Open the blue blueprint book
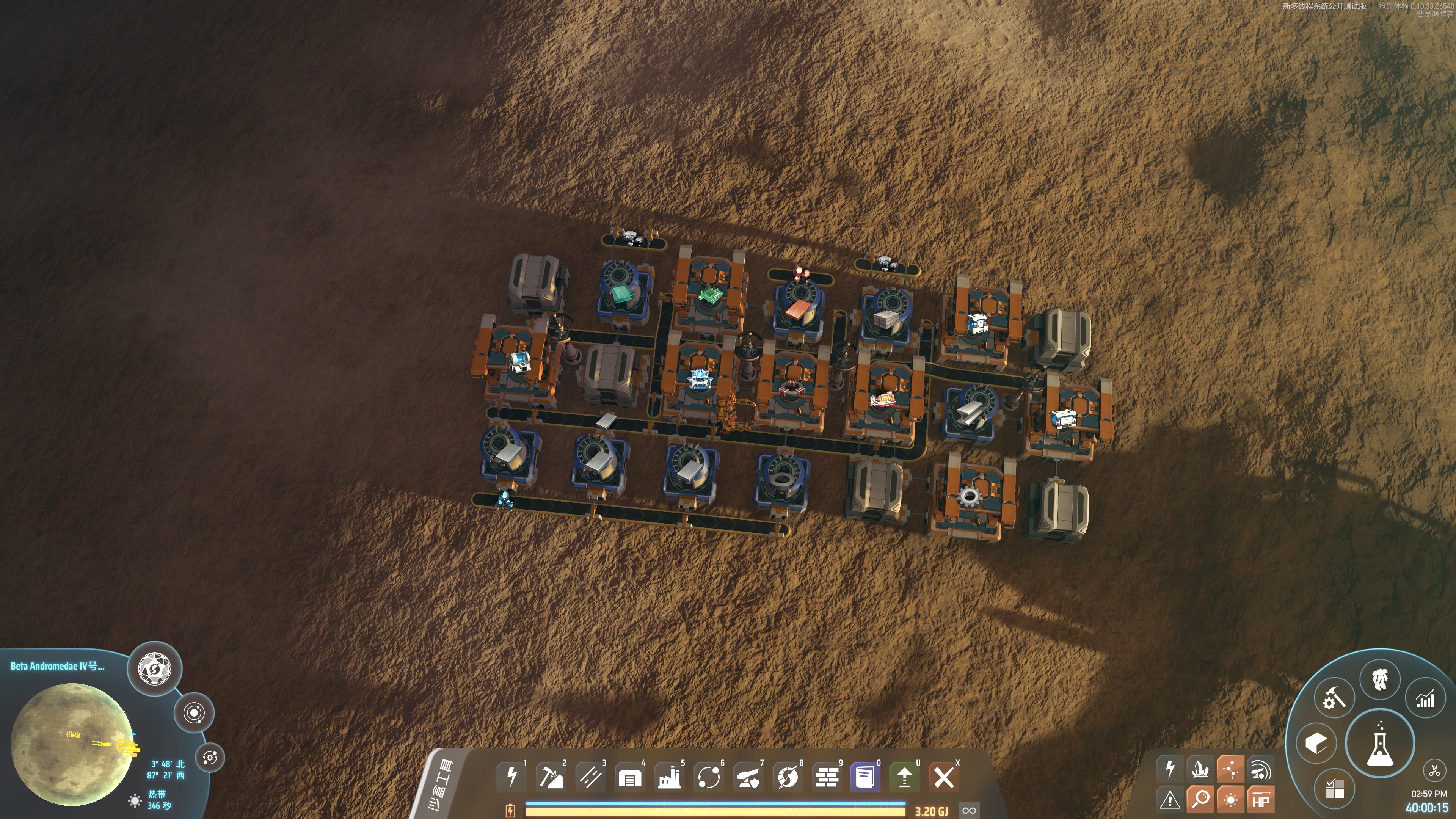Image resolution: width=1456 pixels, height=819 pixels. click(x=865, y=777)
